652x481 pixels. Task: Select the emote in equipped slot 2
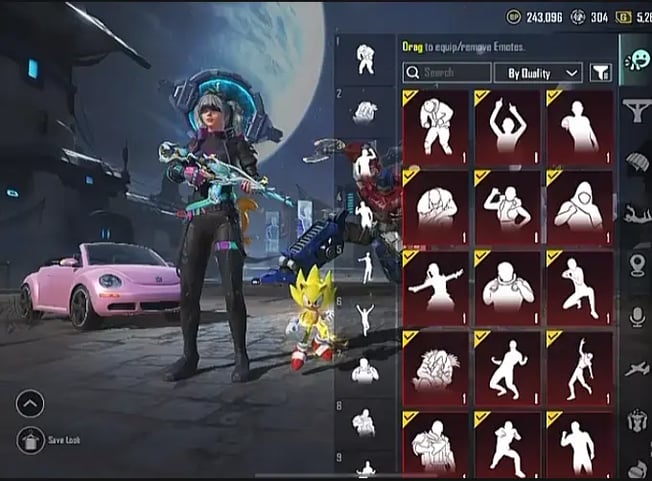click(x=364, y=111)
